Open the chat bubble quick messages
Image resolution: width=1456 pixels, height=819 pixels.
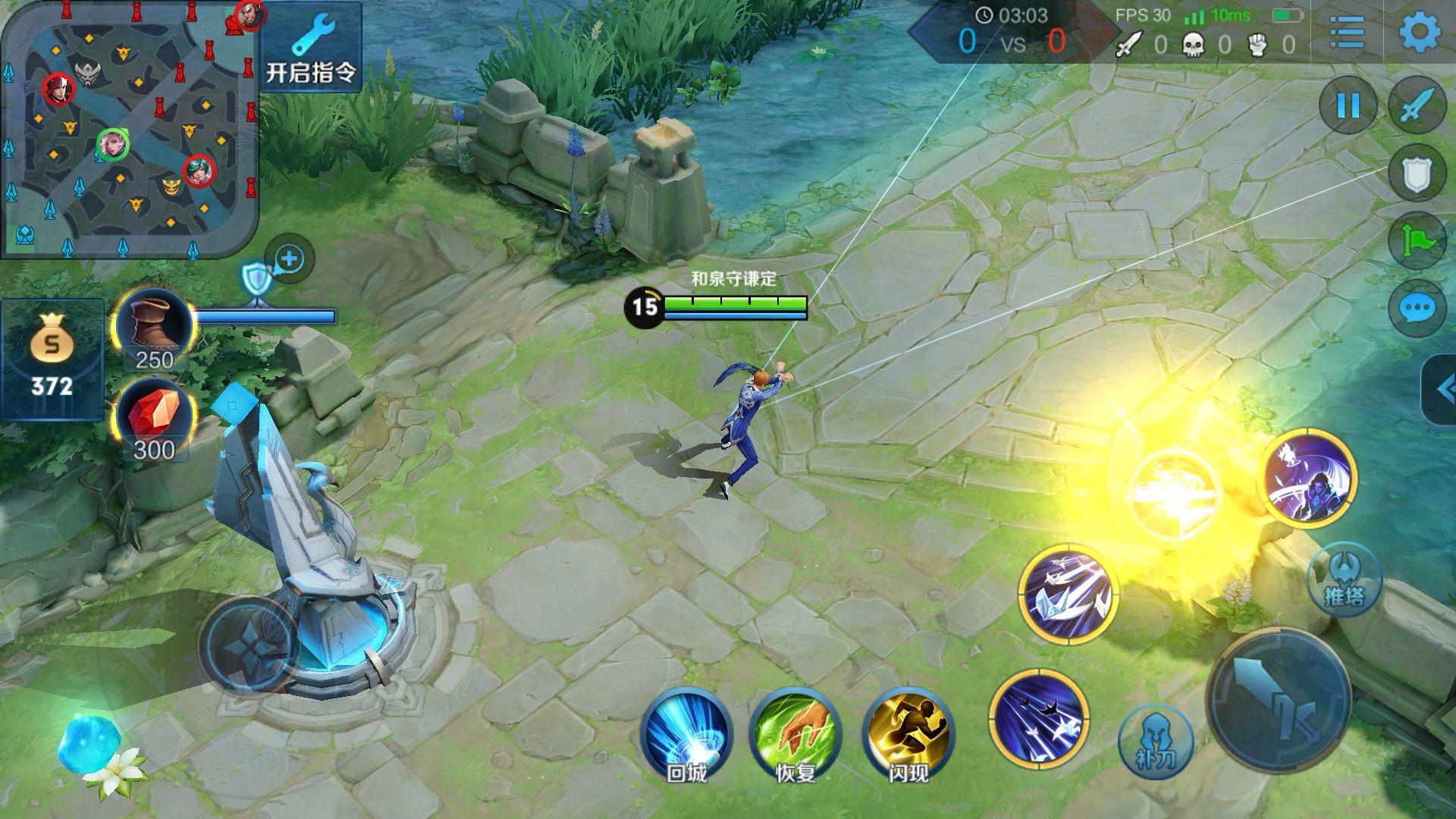click(1417, 309)
